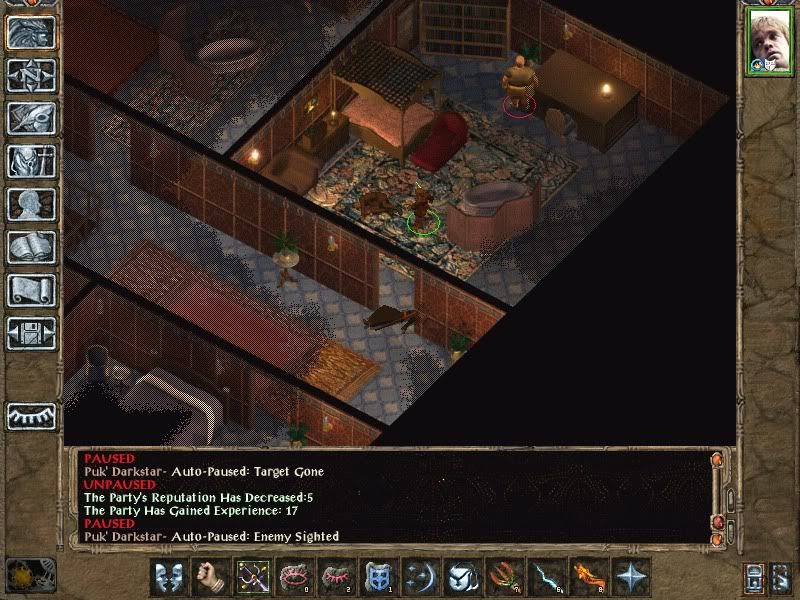This screenshot has height=600, width=800.
Task: Select the fist weapon slot
Action: pos(208,577)
